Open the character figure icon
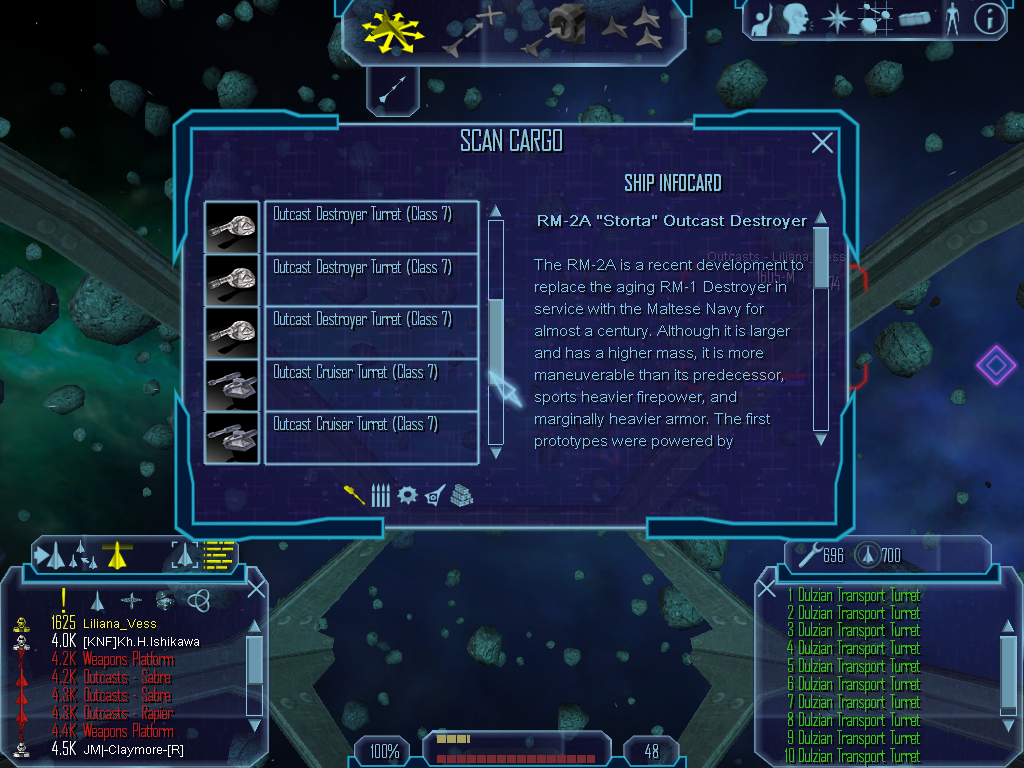The height and width of the screenshot is (768, 1024). [951, 18]
